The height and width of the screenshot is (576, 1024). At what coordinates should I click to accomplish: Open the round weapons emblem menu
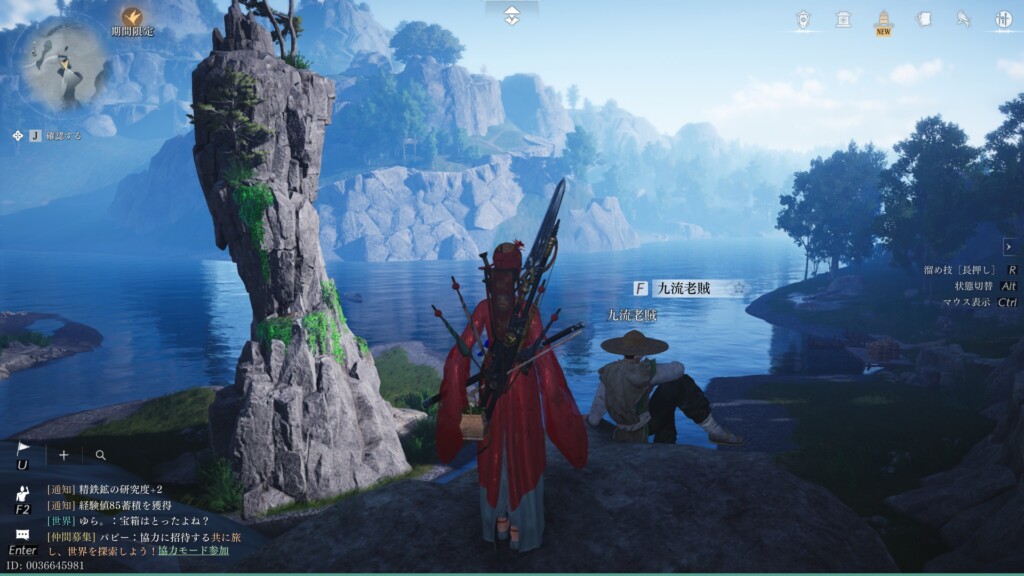click(1003, 19)
